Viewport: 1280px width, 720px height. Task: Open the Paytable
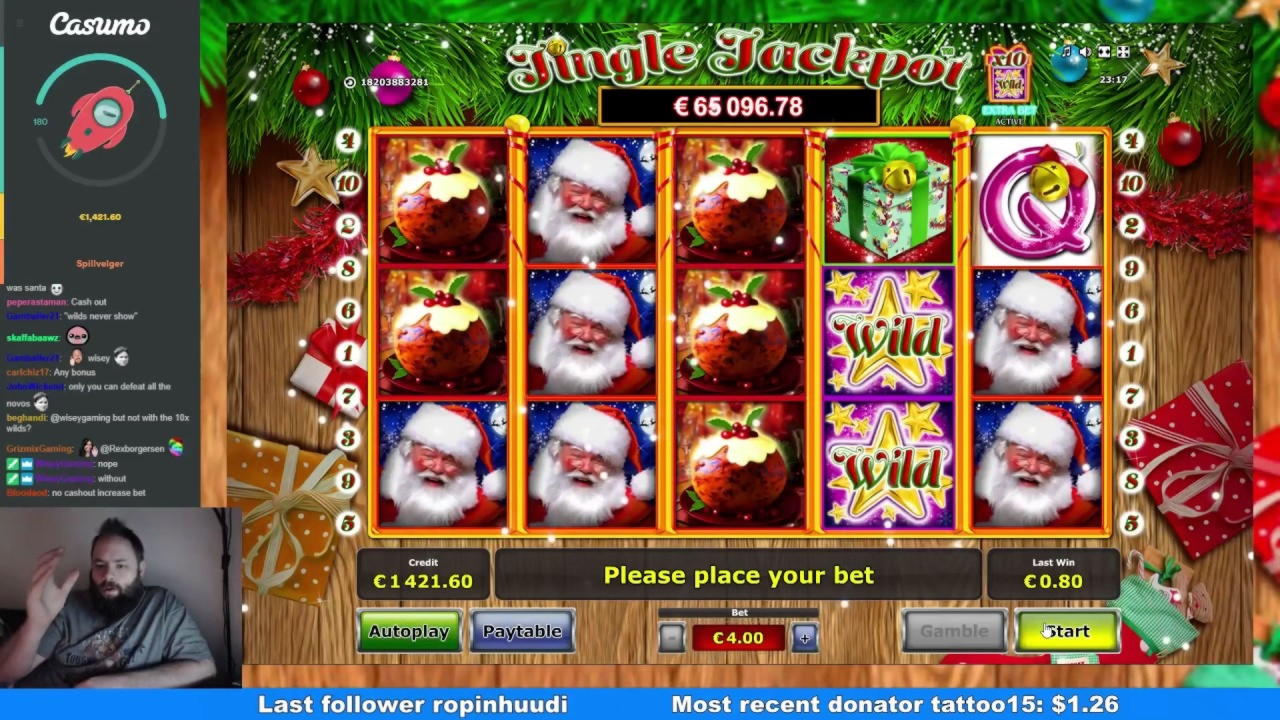(522, 630)
